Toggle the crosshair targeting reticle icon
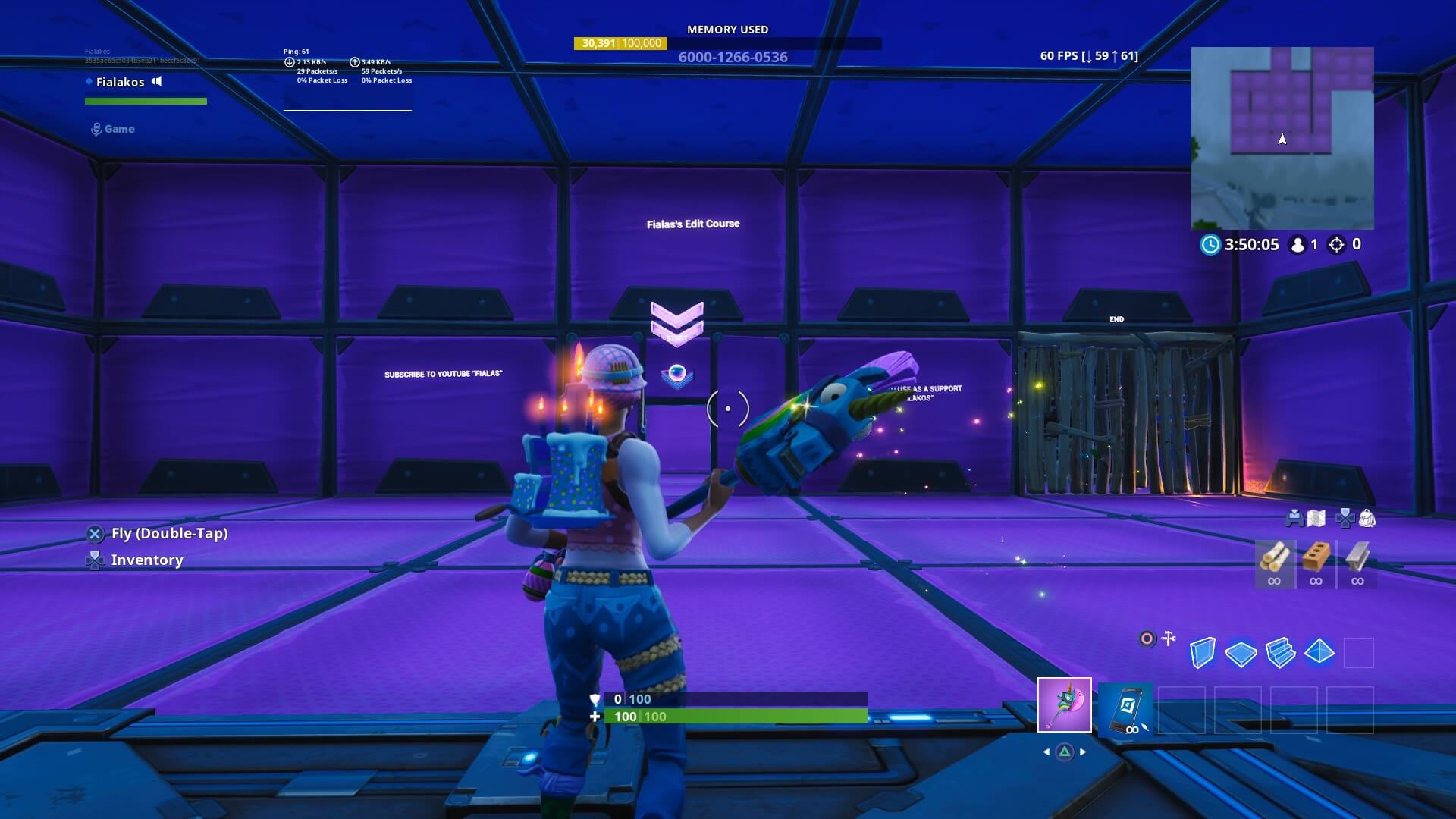 1147,637
